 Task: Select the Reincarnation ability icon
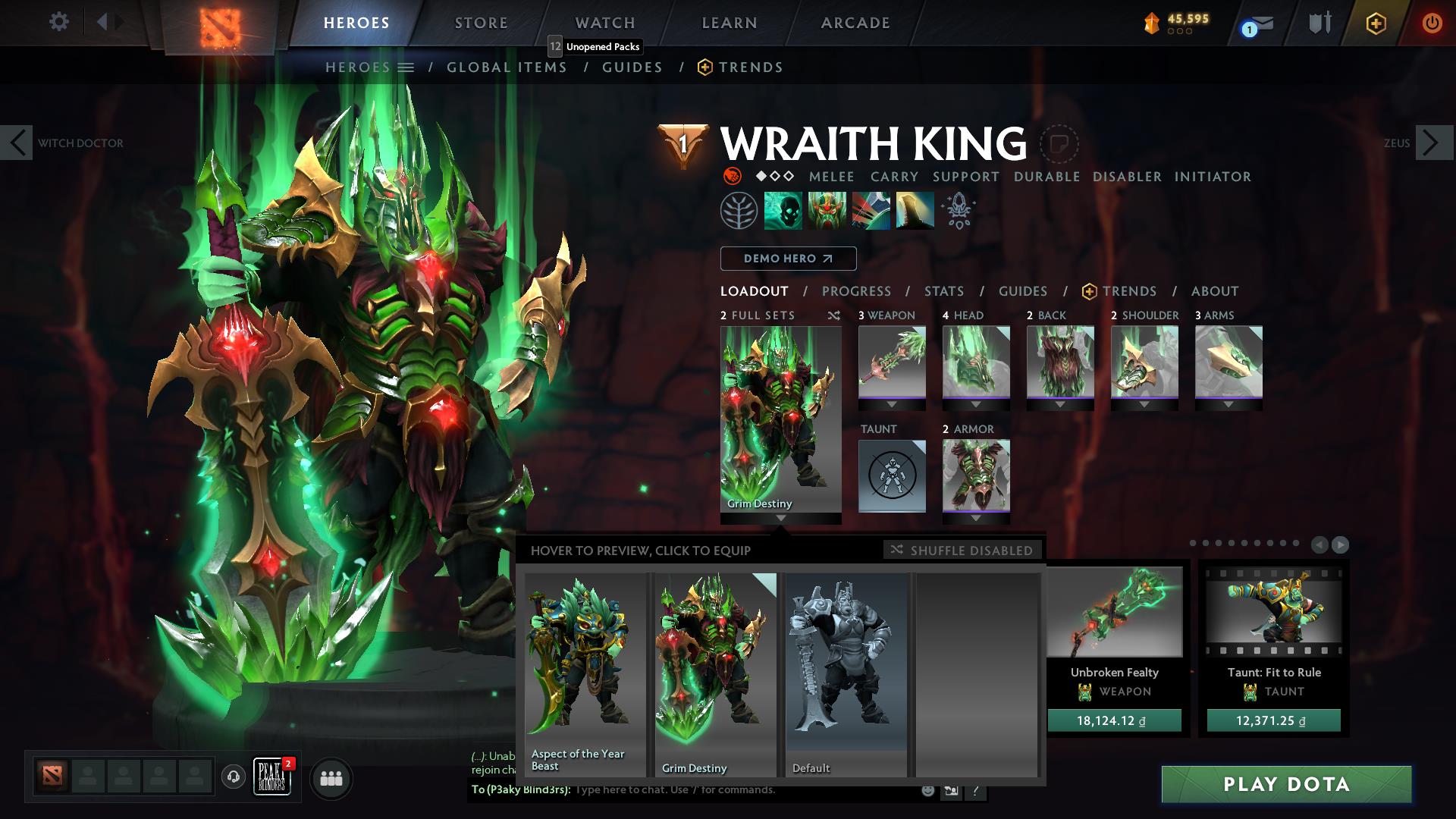point(914,211)
